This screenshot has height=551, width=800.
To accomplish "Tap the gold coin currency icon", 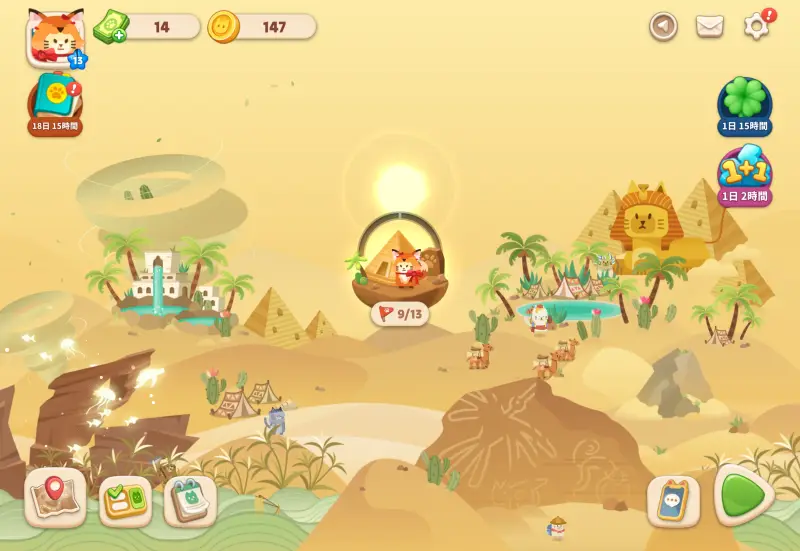I will pos(223,27).
